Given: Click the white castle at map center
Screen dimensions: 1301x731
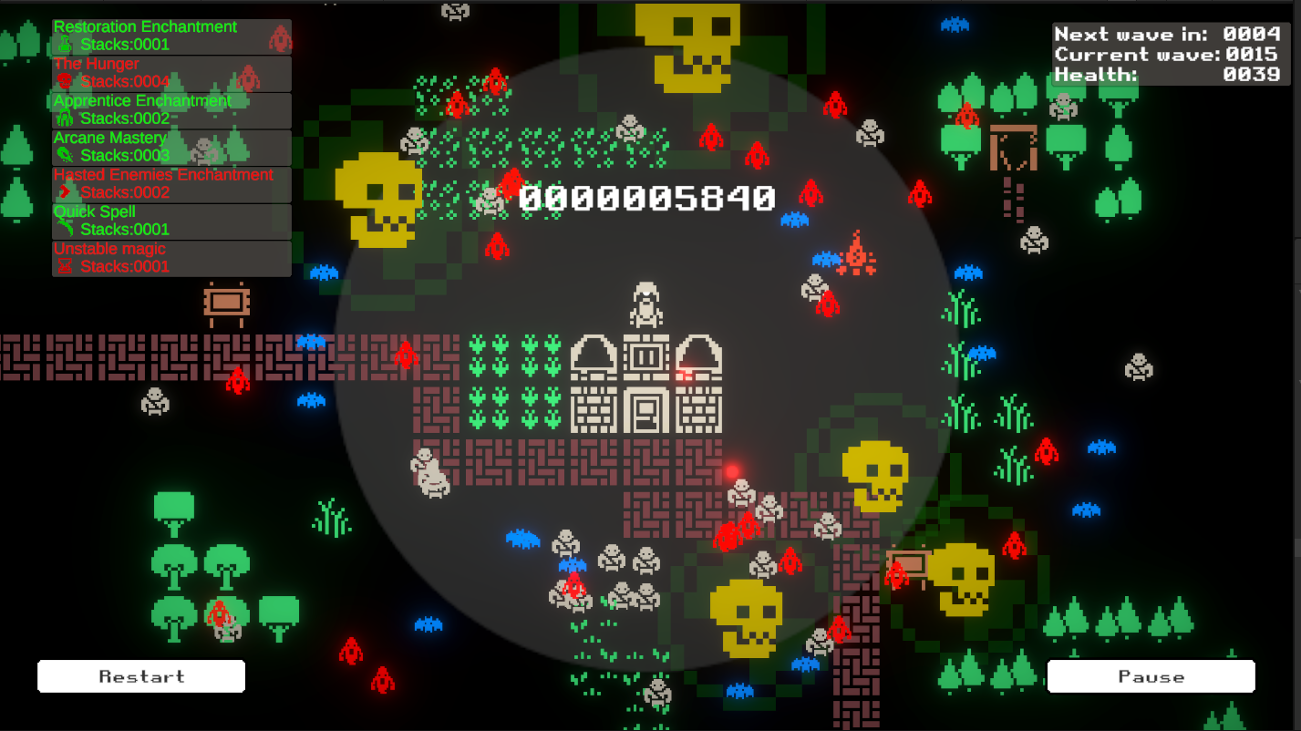Looking at the screenshot, I should click(645, 385).
